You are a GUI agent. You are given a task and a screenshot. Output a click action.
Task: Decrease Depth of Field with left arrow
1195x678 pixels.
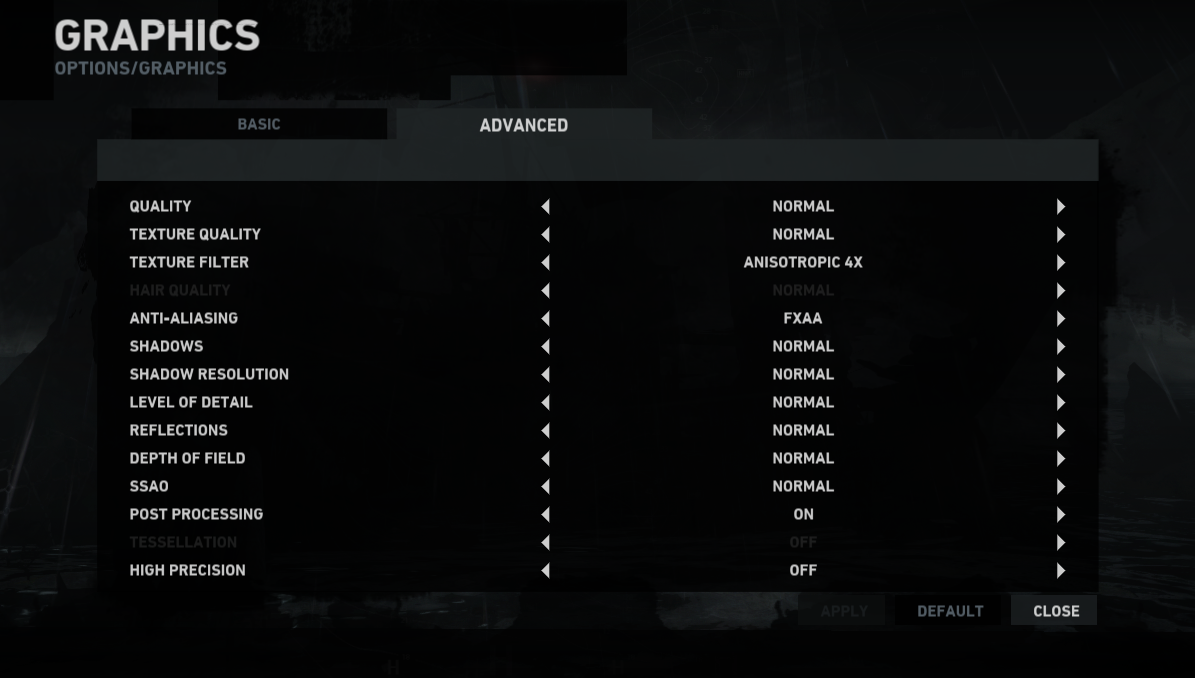click(545, 459)
